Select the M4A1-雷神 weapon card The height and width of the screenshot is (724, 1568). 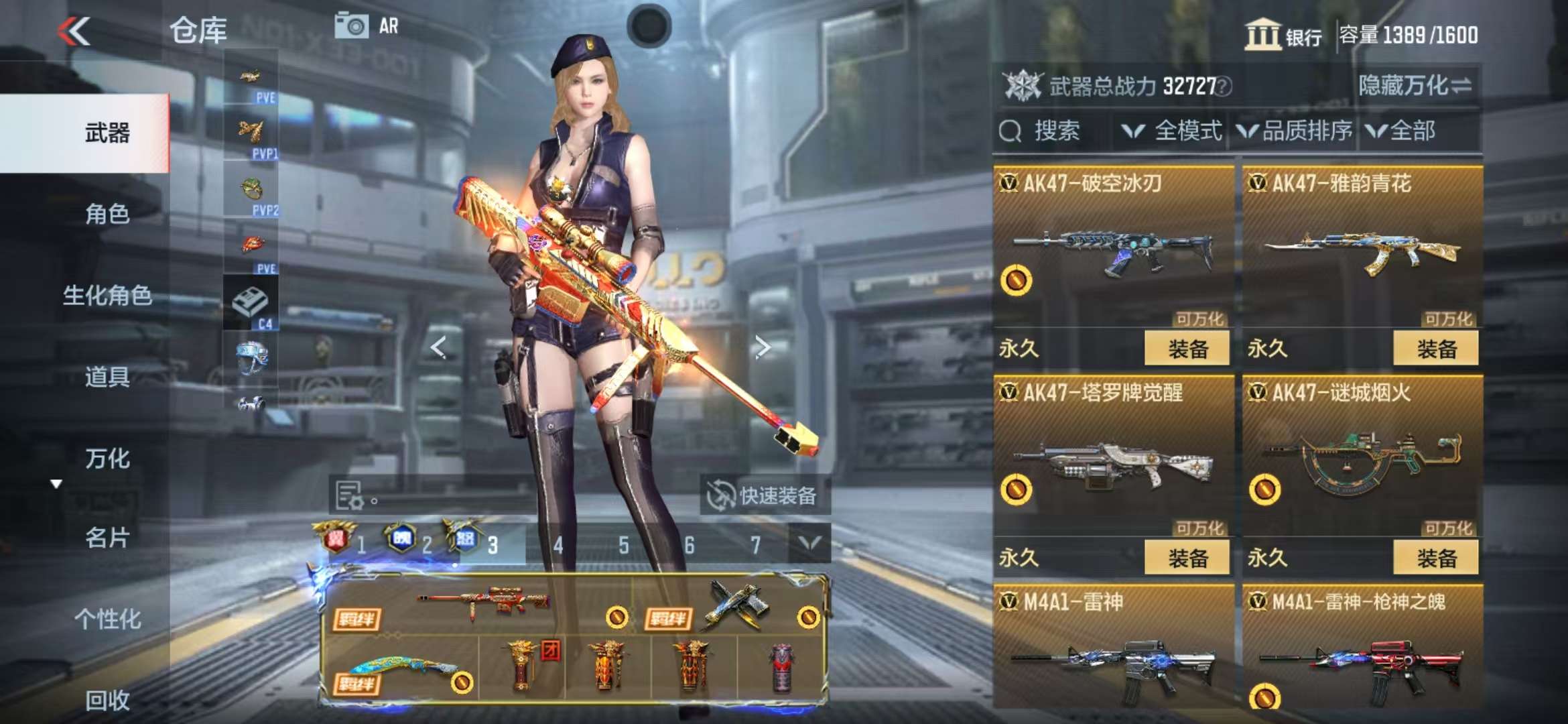pyautogui.click(x=1113, y=647)
